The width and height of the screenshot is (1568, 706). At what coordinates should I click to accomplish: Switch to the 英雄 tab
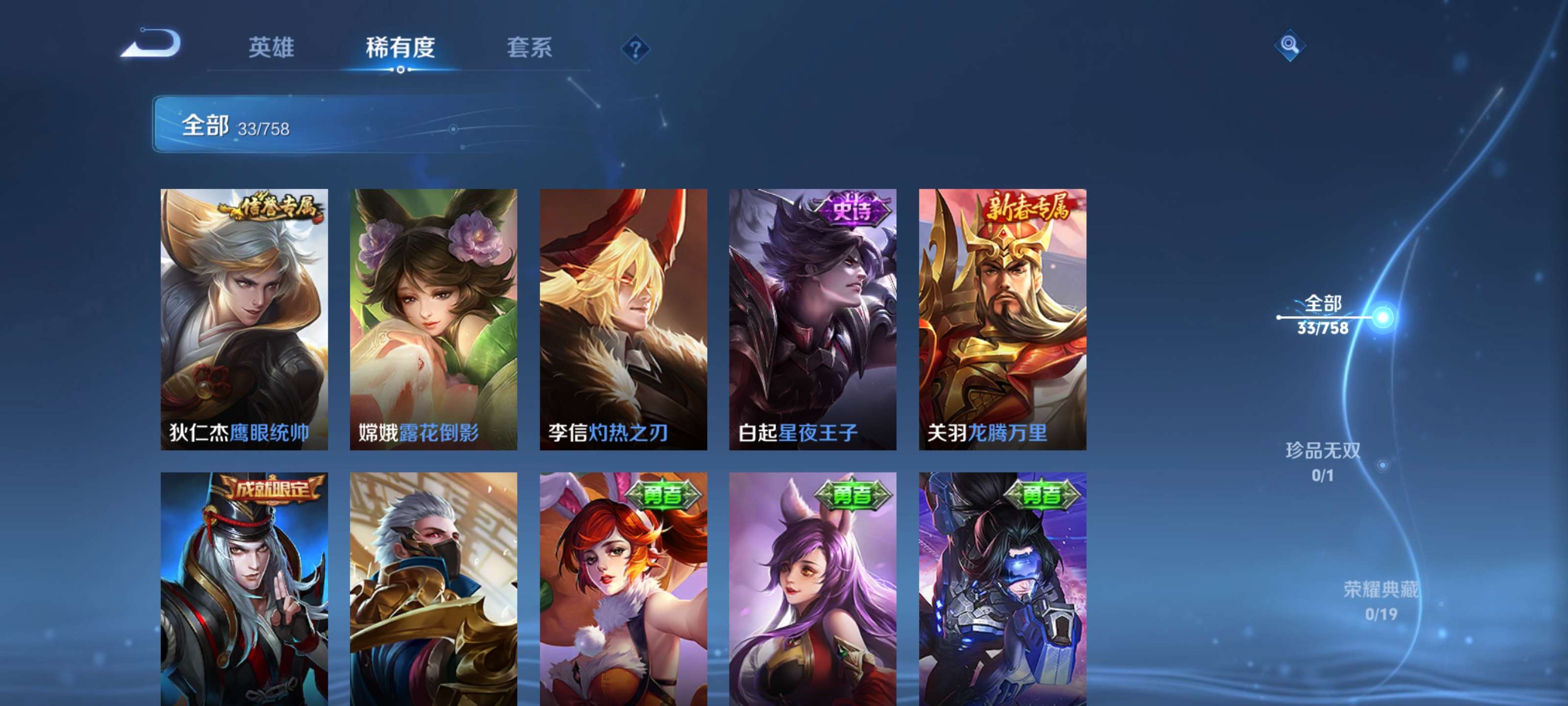tap(272, 49)
